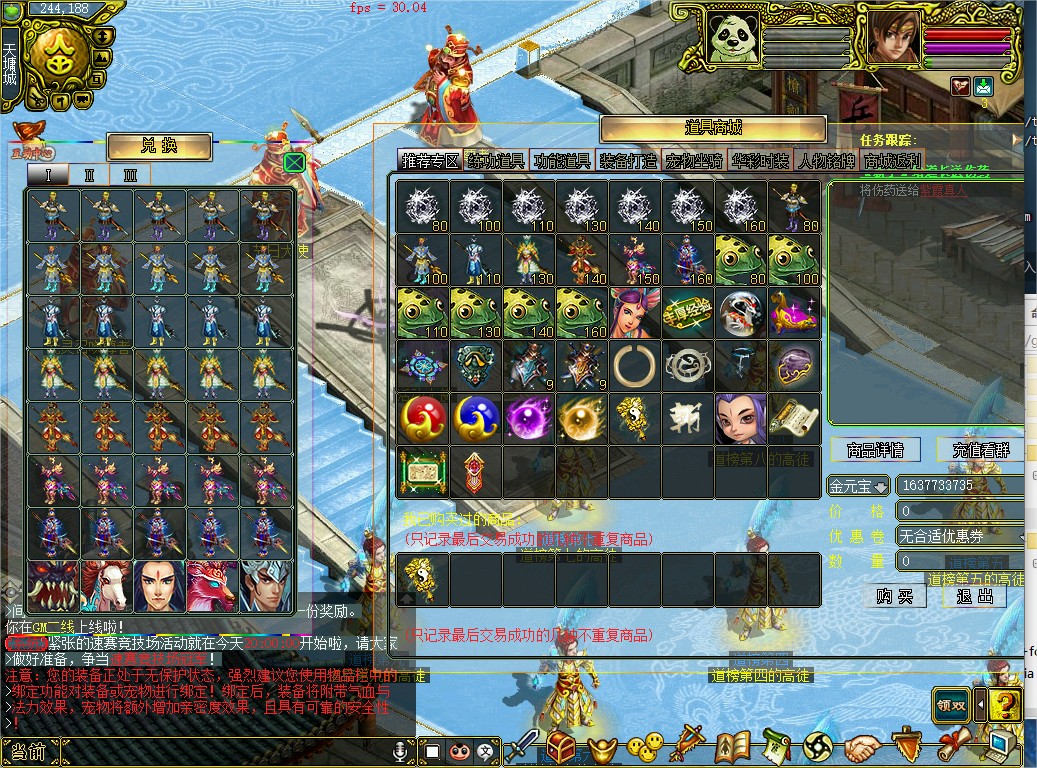Click the 数量 quantity input field

coord(960,561)
